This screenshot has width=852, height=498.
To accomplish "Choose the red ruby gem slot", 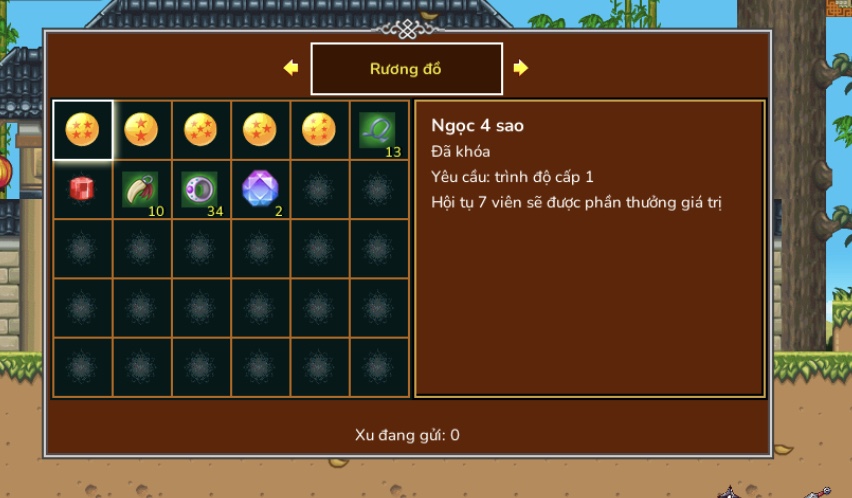I will tap(82, 188).
